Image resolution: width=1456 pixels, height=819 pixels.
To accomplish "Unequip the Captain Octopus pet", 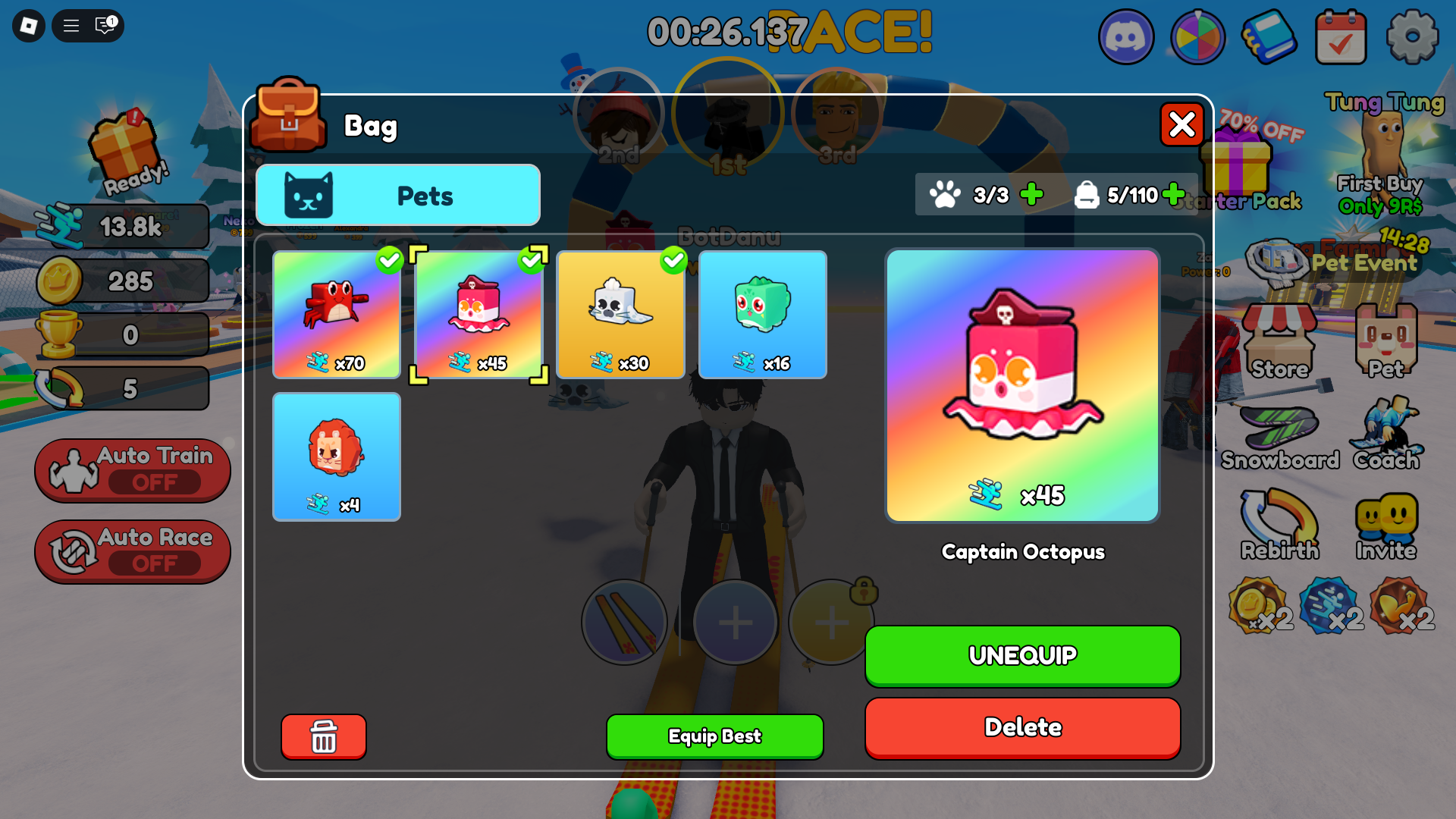I will pyautogui.click(x=1022, y=655).
